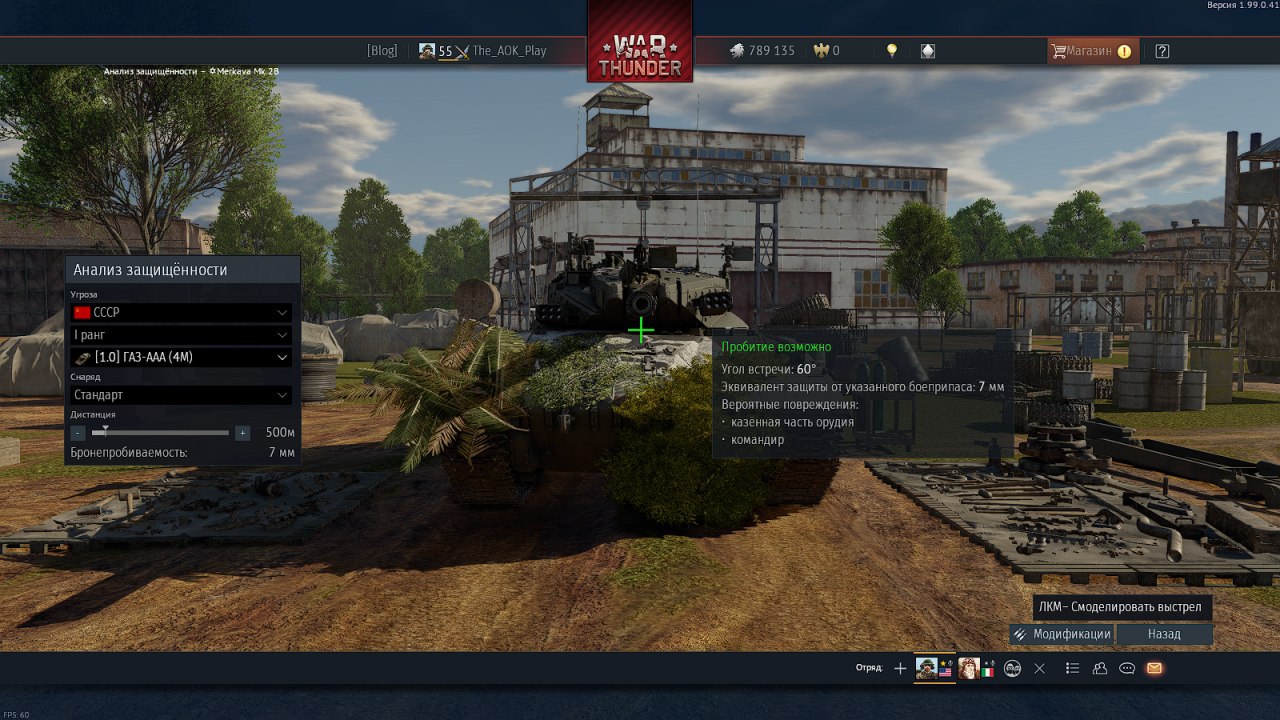
Task: Decrease distance with the minus button
Action: 78,433
